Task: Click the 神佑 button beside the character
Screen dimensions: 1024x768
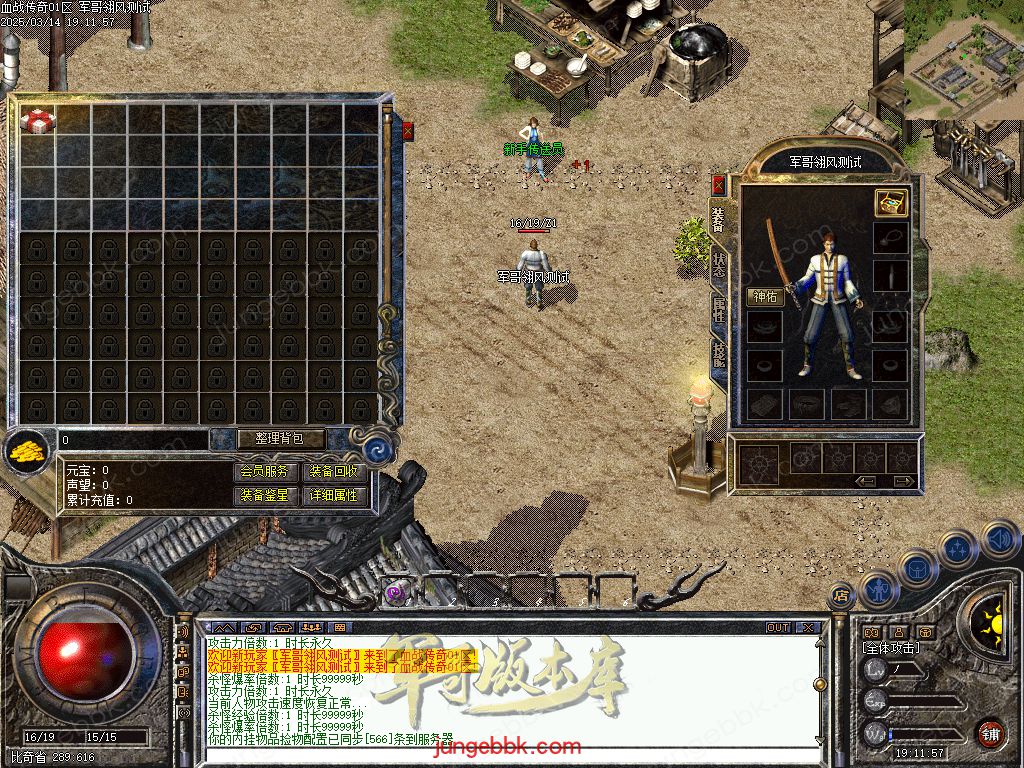Action: coord(765,296)
